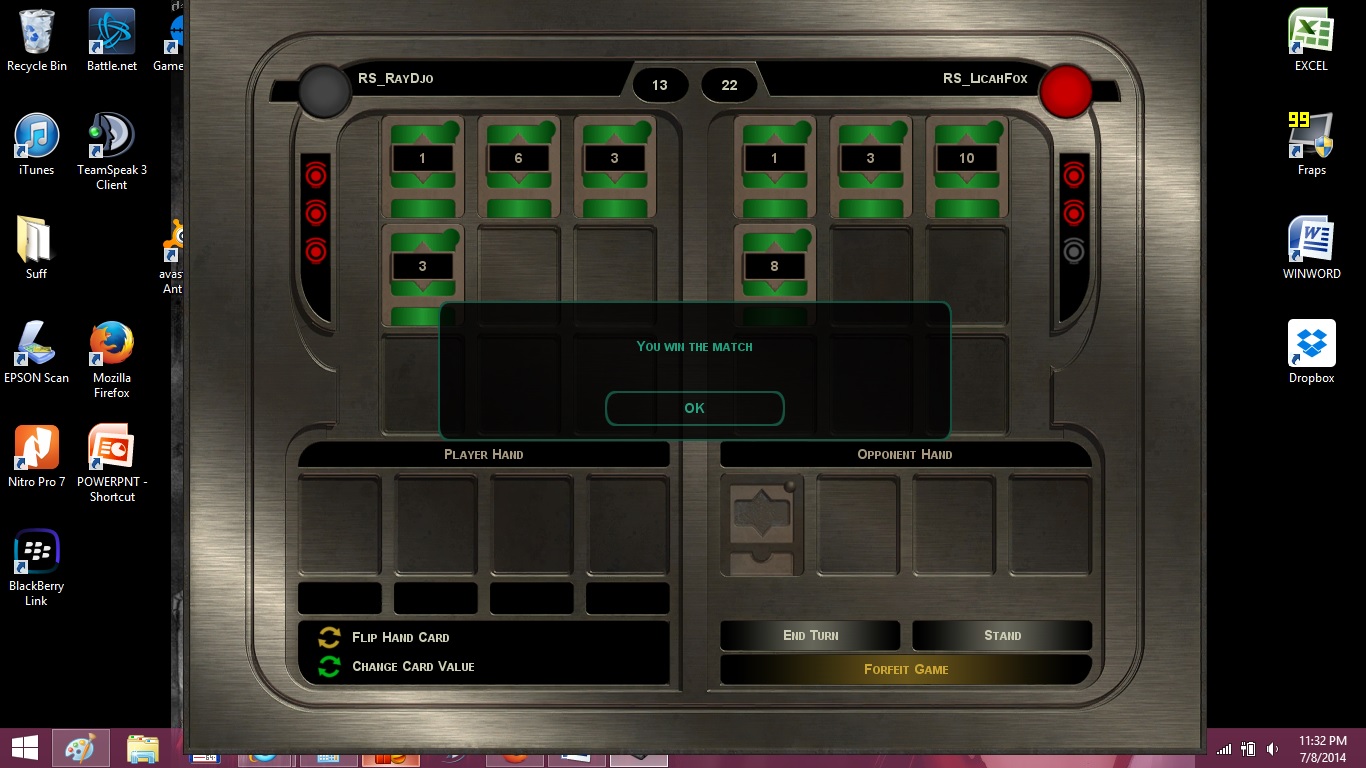Confirm the match win with OK
The width and height of the screenshot is (1366, 768).
pos(694,408)
